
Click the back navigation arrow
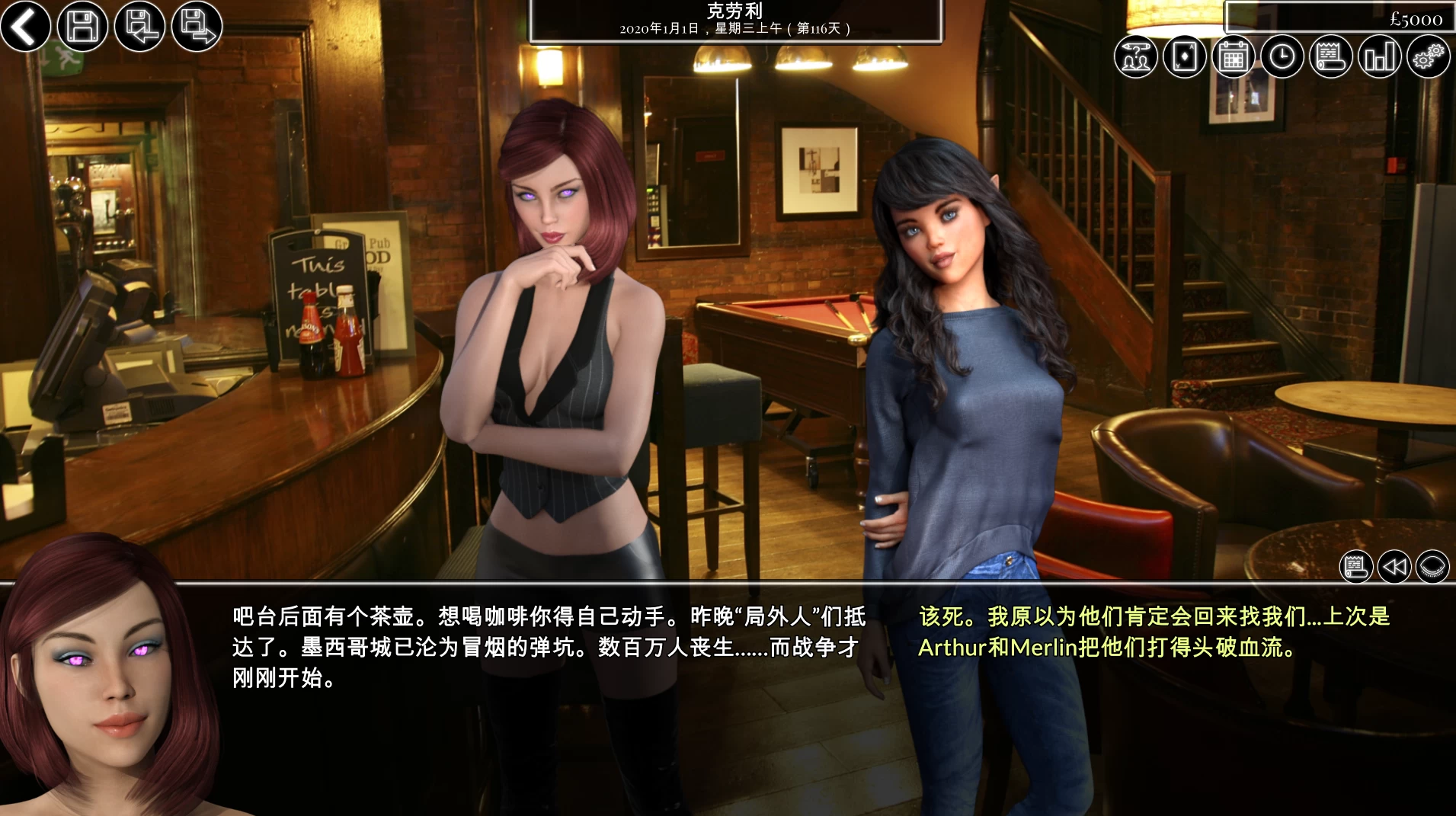click(x=25, y=27)
